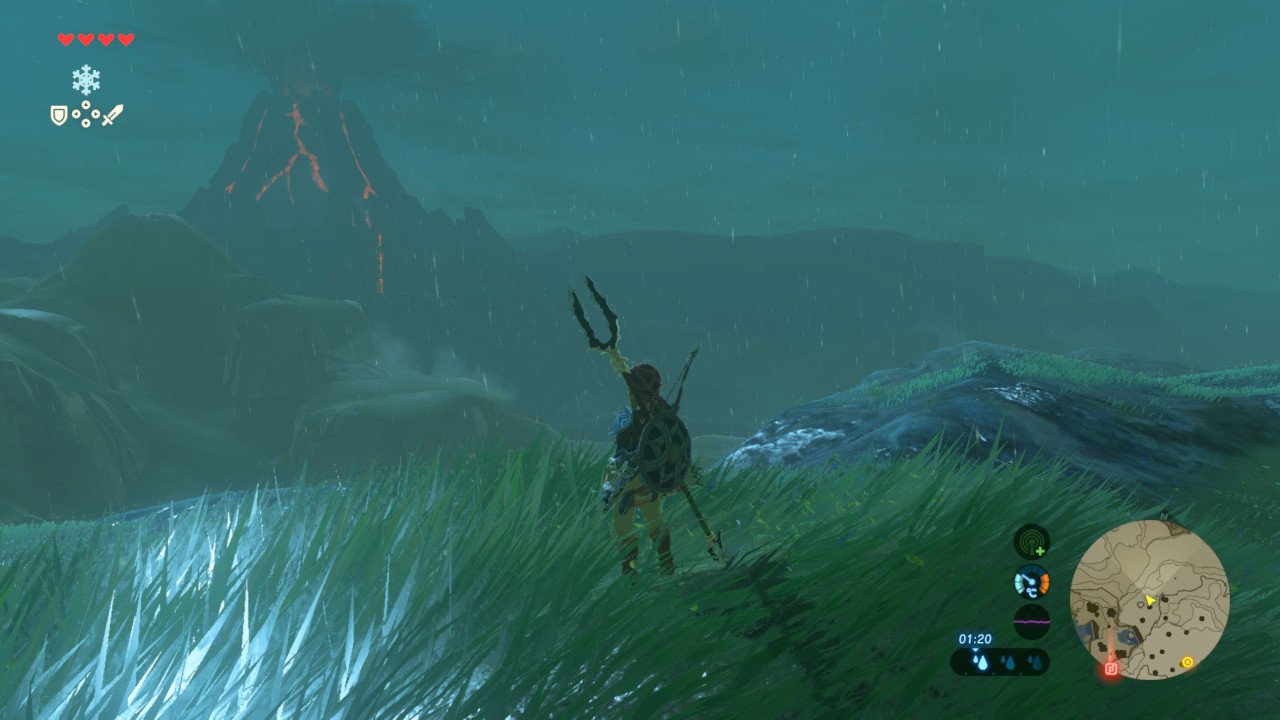Select the Cryonis snowflake rune icon

(x=86, y=80)
